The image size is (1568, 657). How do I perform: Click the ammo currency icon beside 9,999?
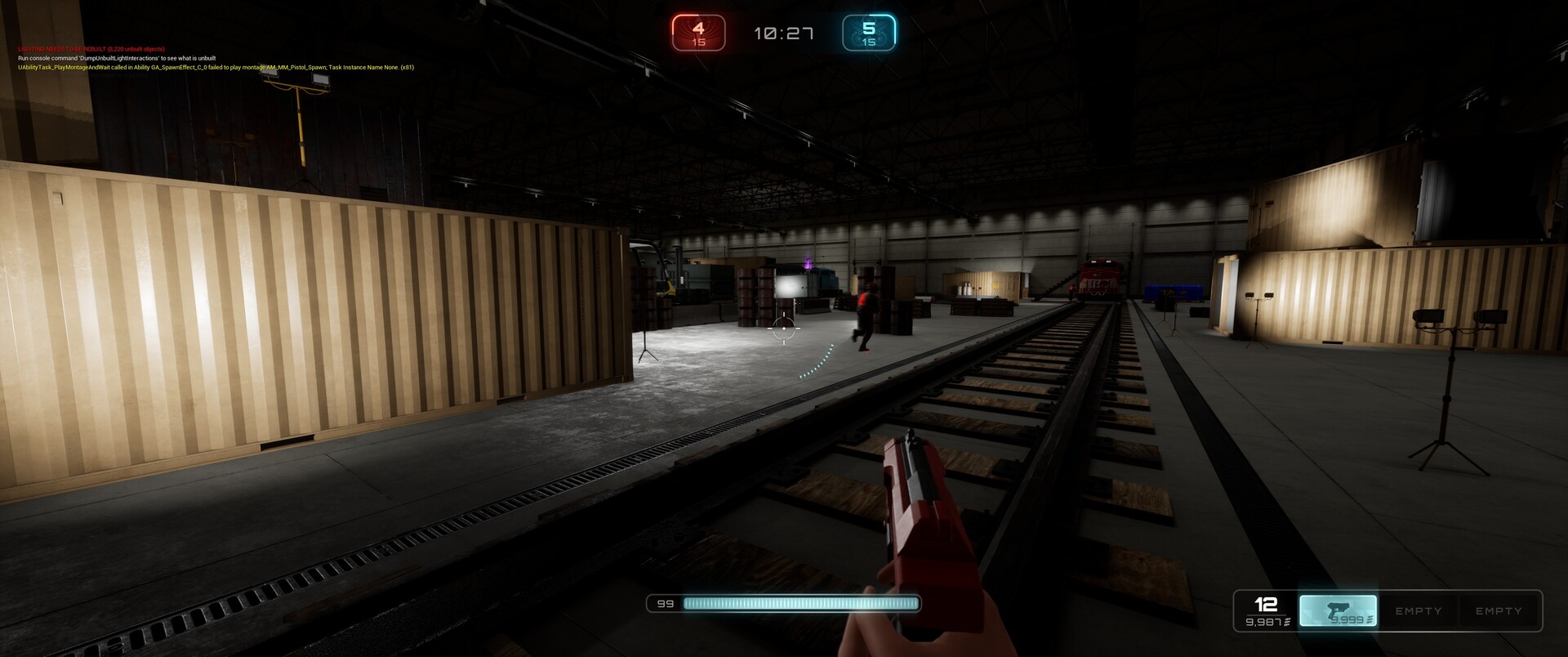(x=1369, y=619)
